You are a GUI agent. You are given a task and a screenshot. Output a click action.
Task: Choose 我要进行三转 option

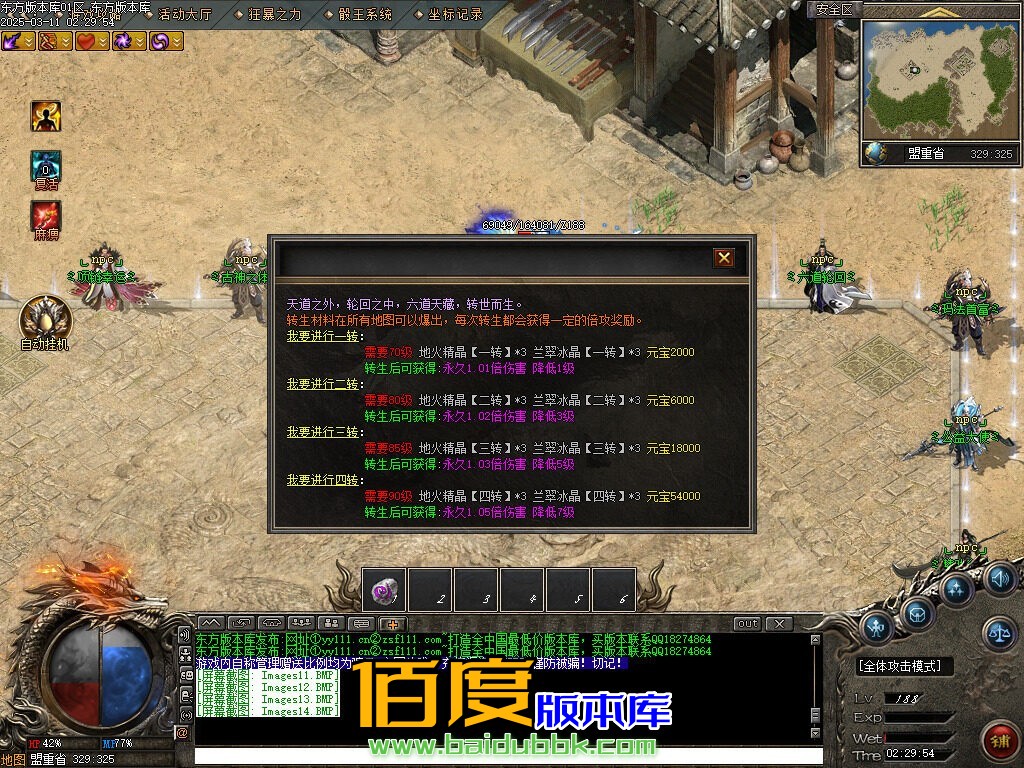tap(323, 432)
